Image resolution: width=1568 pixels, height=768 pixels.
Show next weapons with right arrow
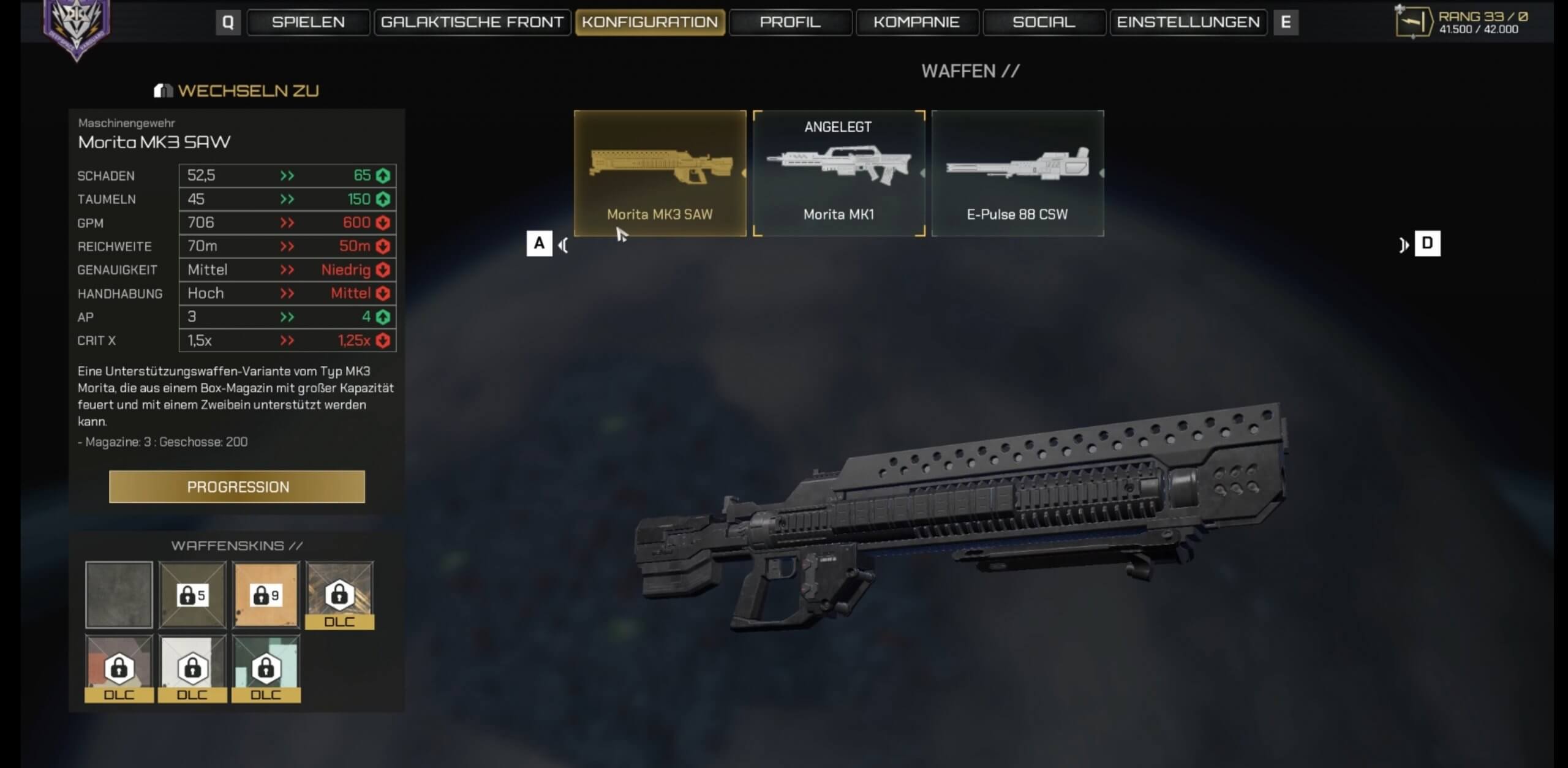point(1404,245)
